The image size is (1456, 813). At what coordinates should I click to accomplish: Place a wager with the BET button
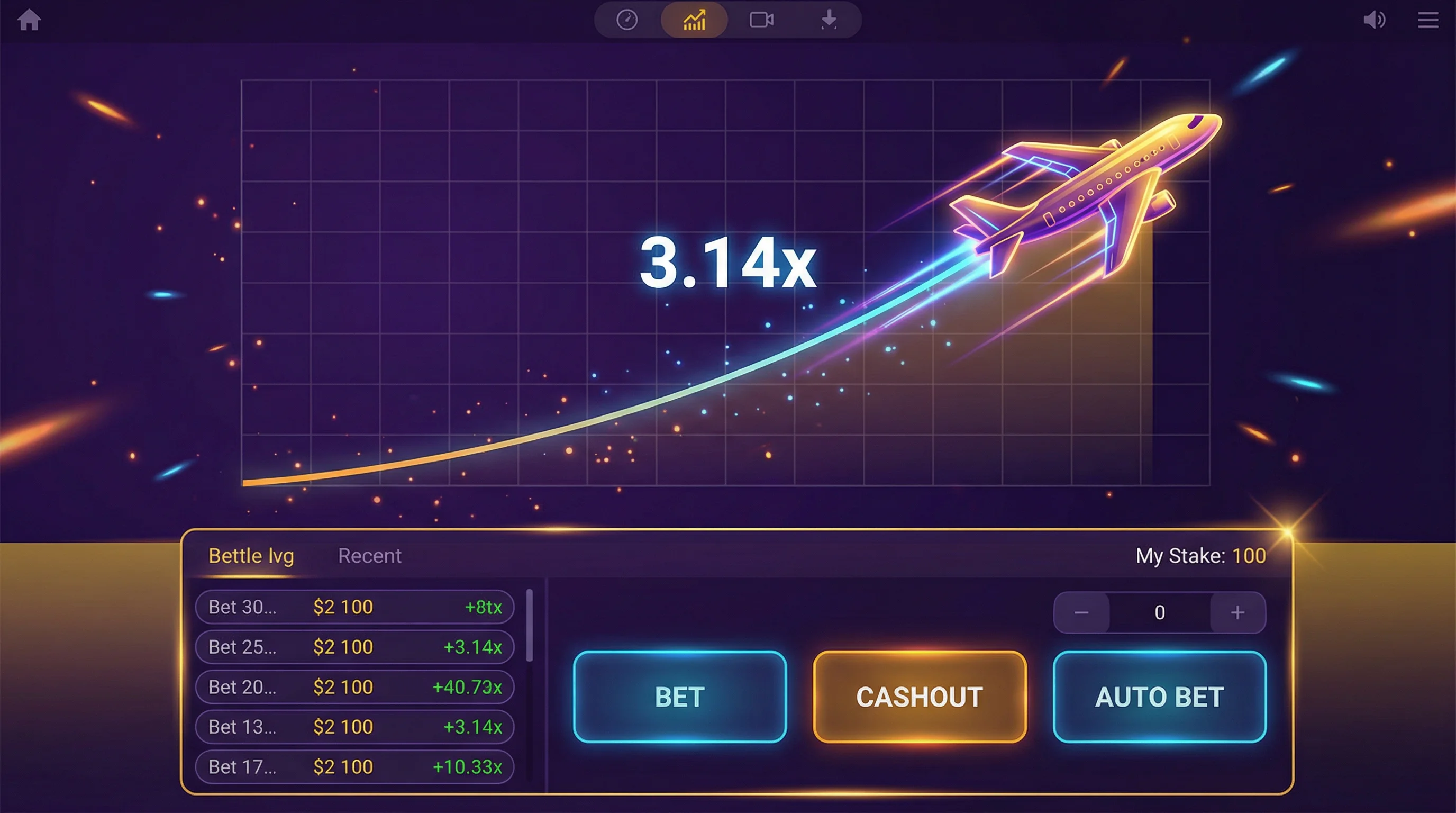point(678,698)
